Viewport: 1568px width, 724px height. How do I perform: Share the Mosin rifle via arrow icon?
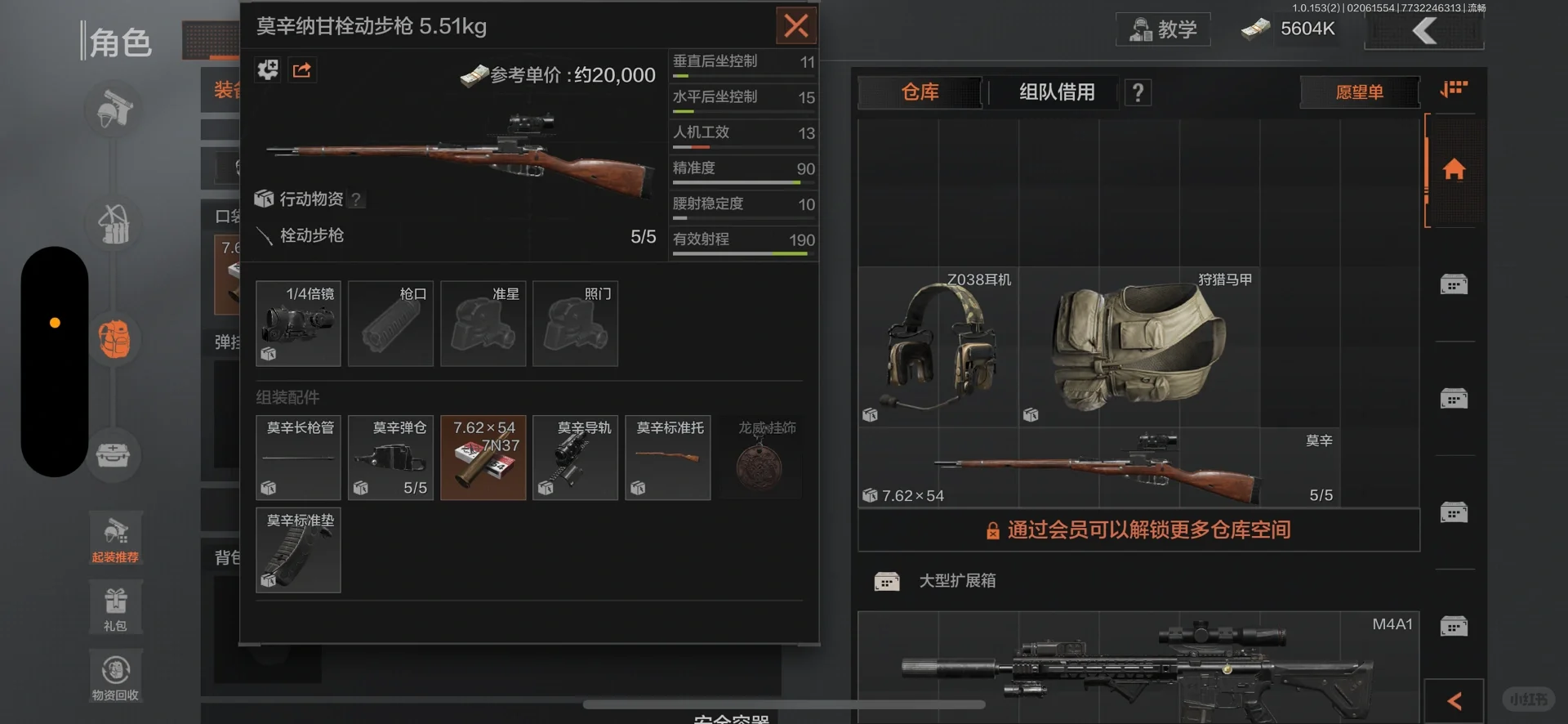302,70
